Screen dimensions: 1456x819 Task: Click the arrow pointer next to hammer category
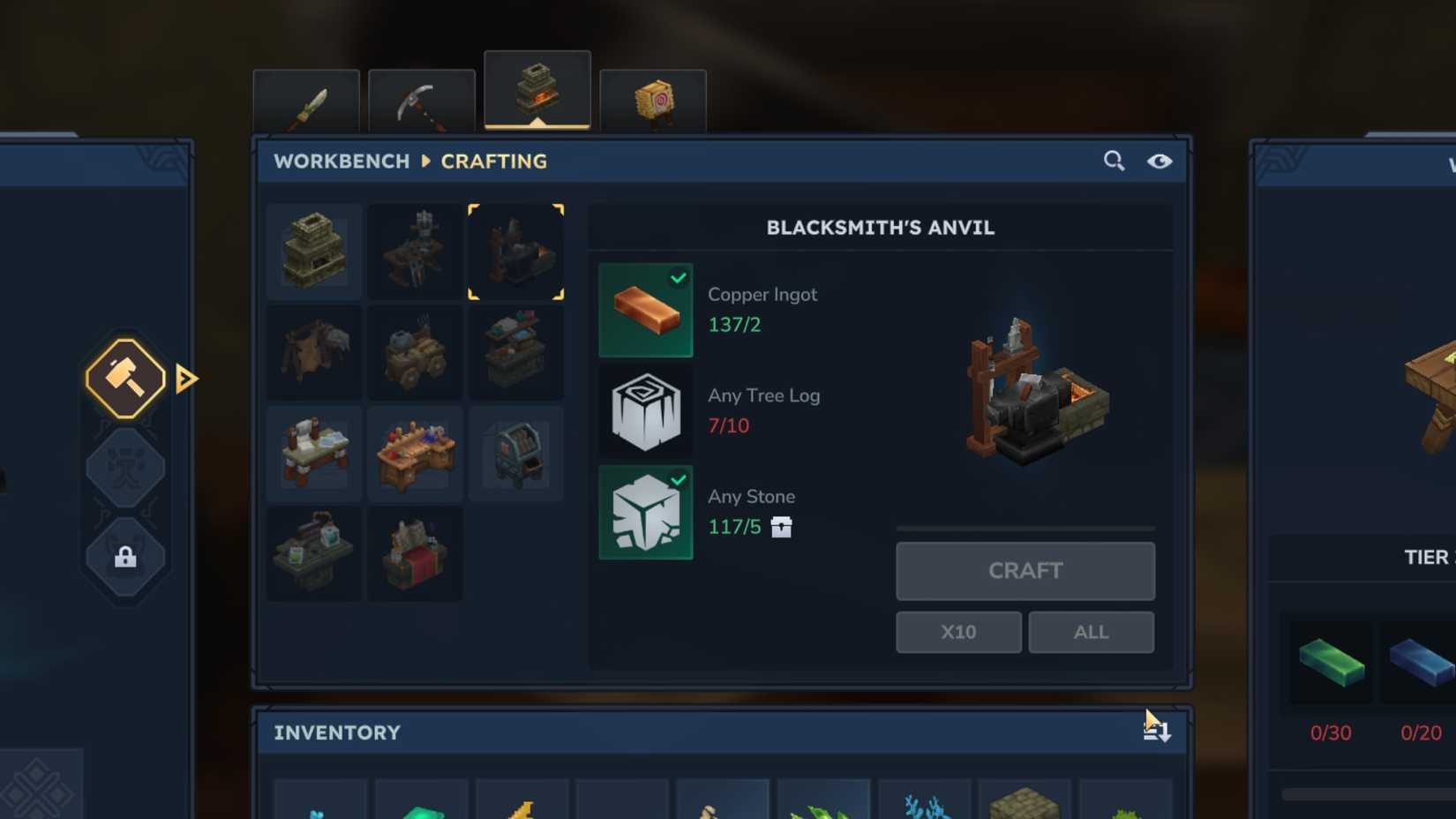(x=184, y=378)
